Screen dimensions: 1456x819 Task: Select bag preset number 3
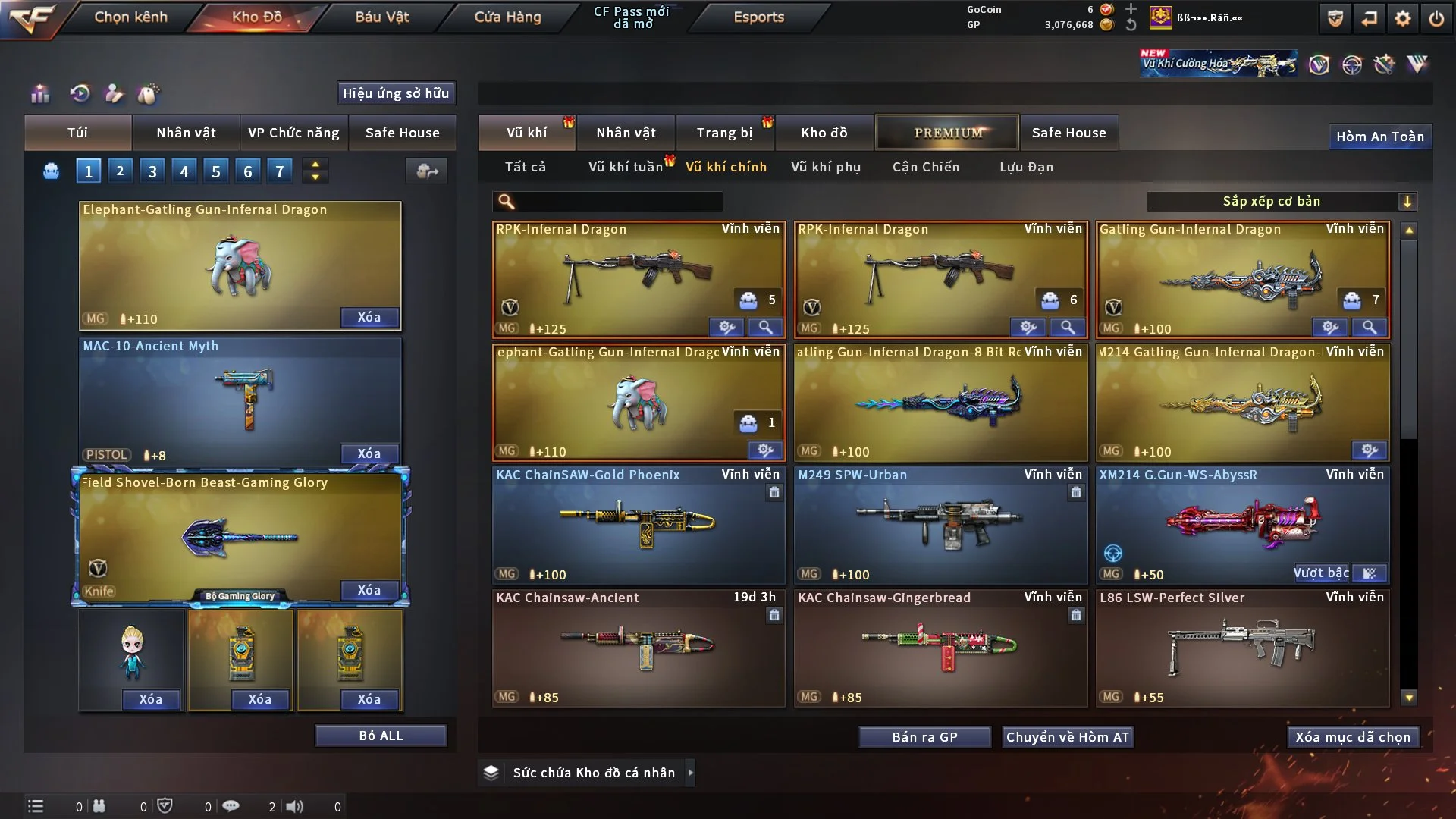(152, 171)
